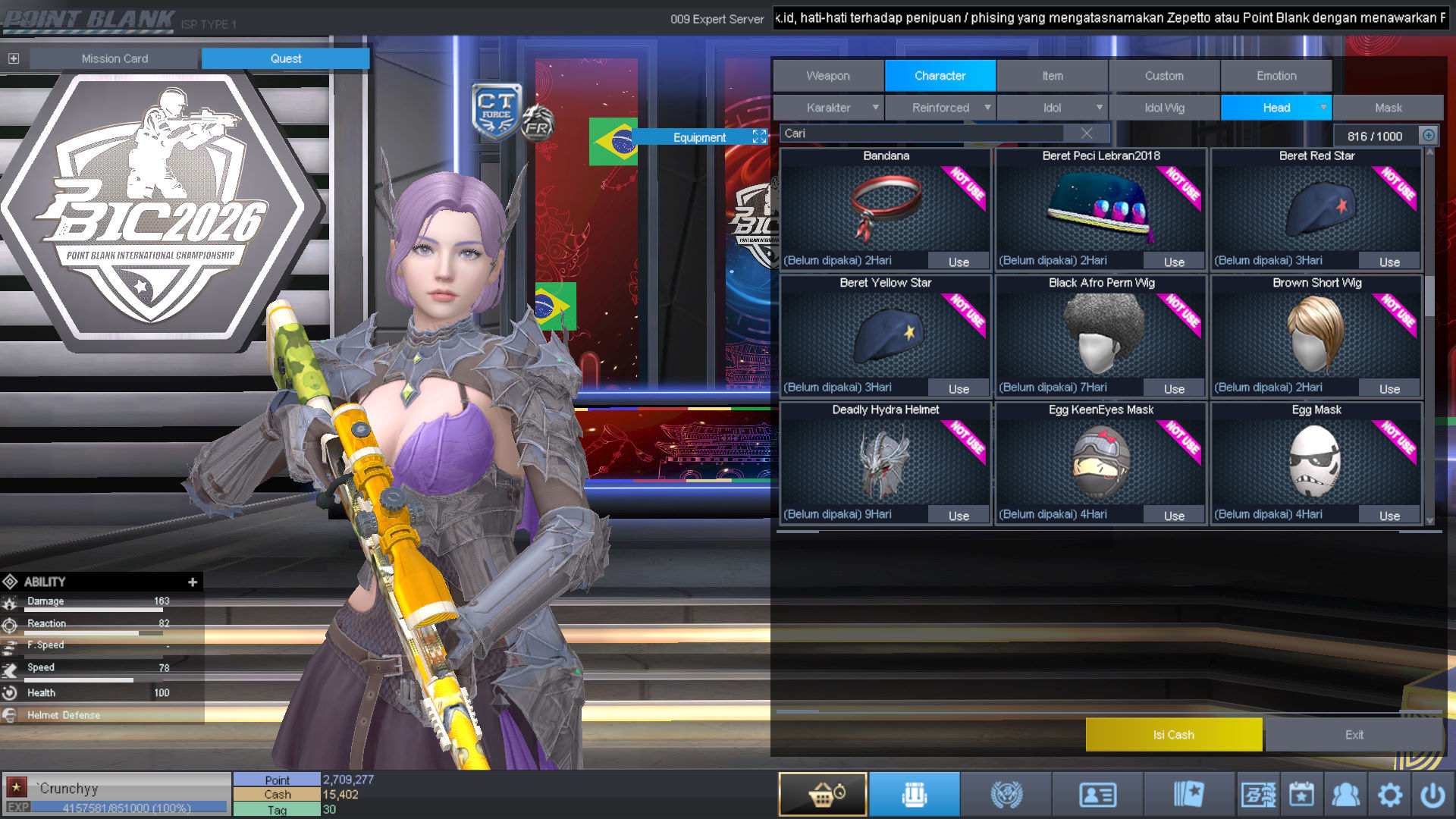Use the Beret Red Star

pos(1389,262)
